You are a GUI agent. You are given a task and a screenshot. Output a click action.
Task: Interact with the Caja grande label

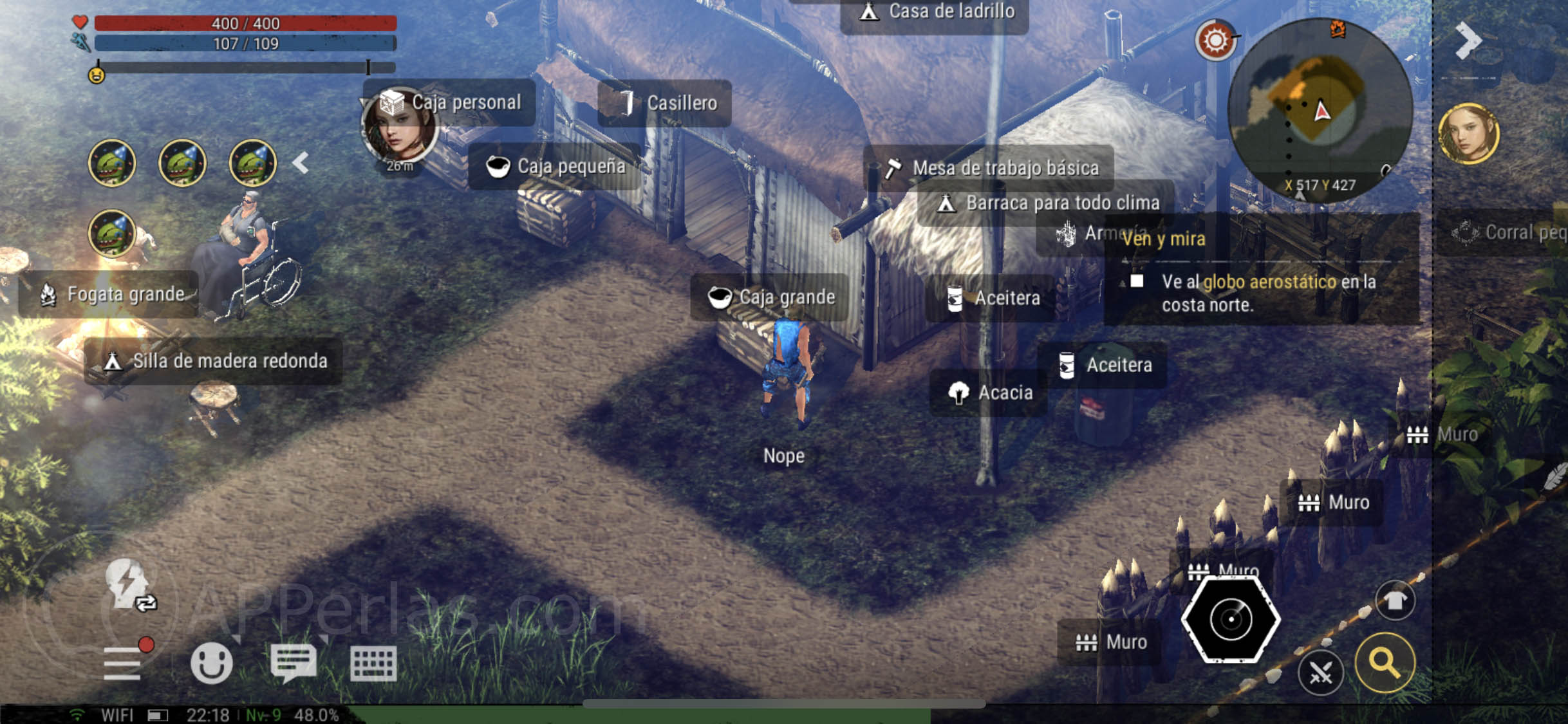coord(771,297)
